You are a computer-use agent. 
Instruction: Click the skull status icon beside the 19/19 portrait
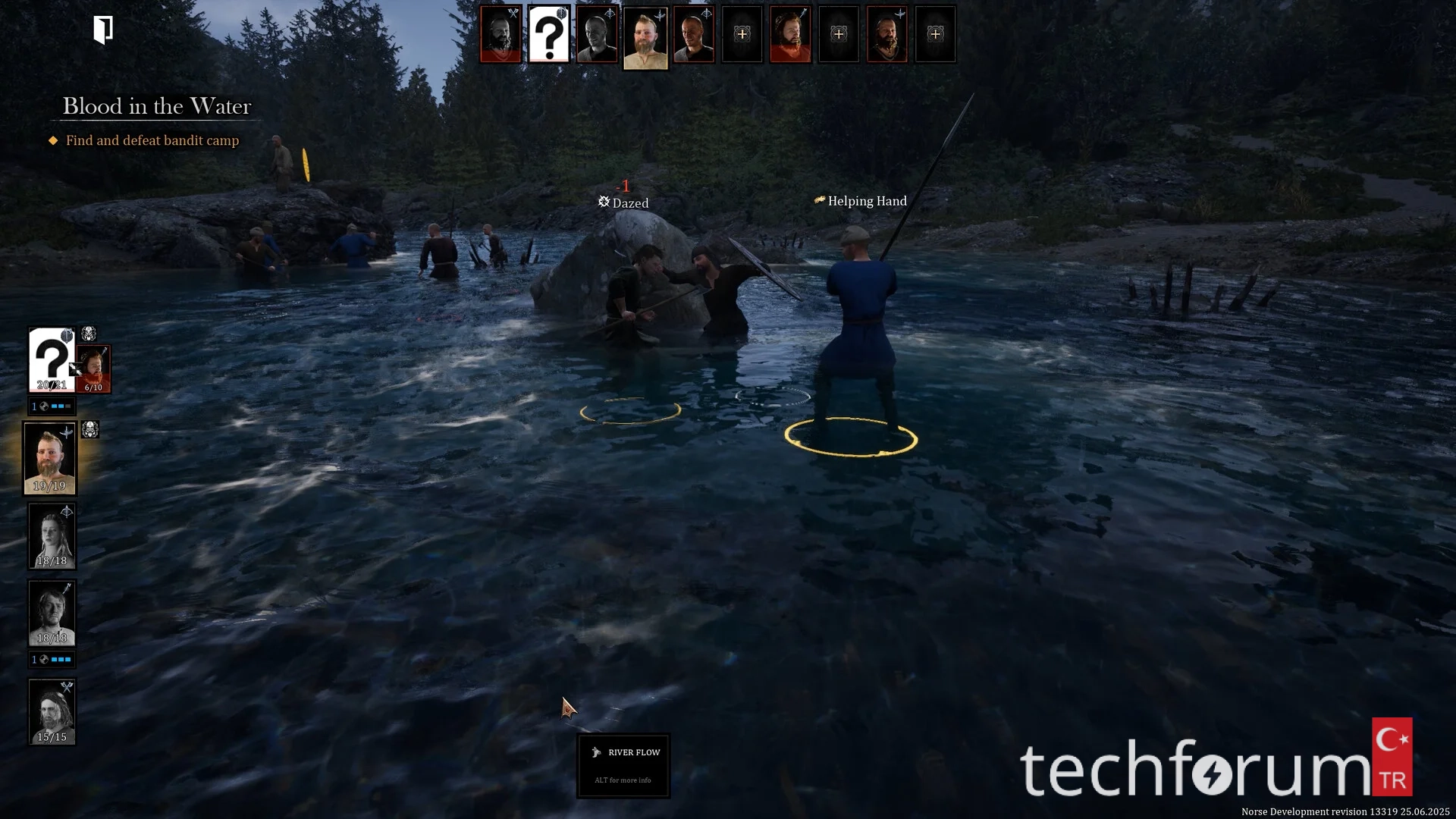coord(89,430)
